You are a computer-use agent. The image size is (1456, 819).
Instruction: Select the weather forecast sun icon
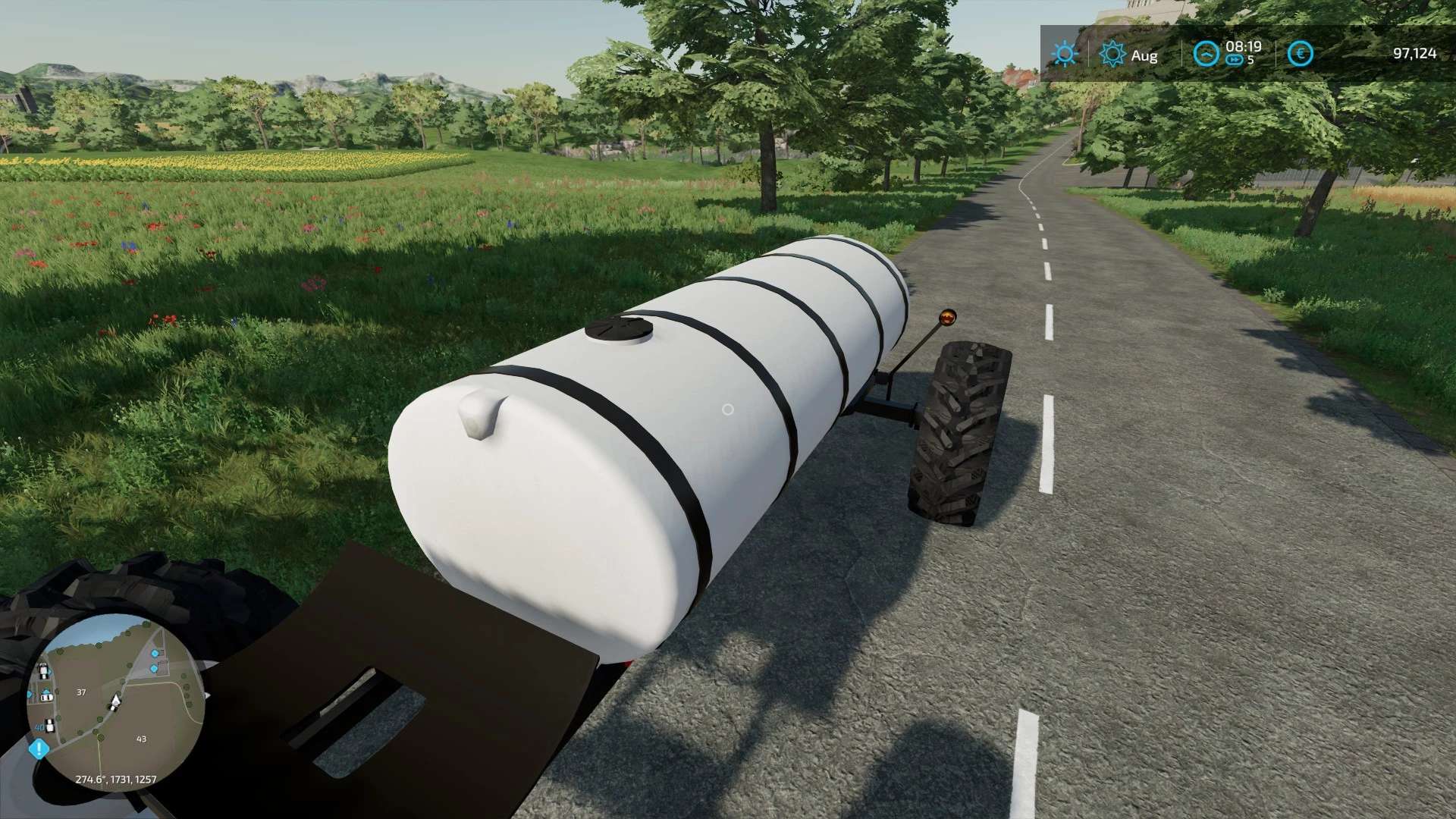[x=1112, y=54]
